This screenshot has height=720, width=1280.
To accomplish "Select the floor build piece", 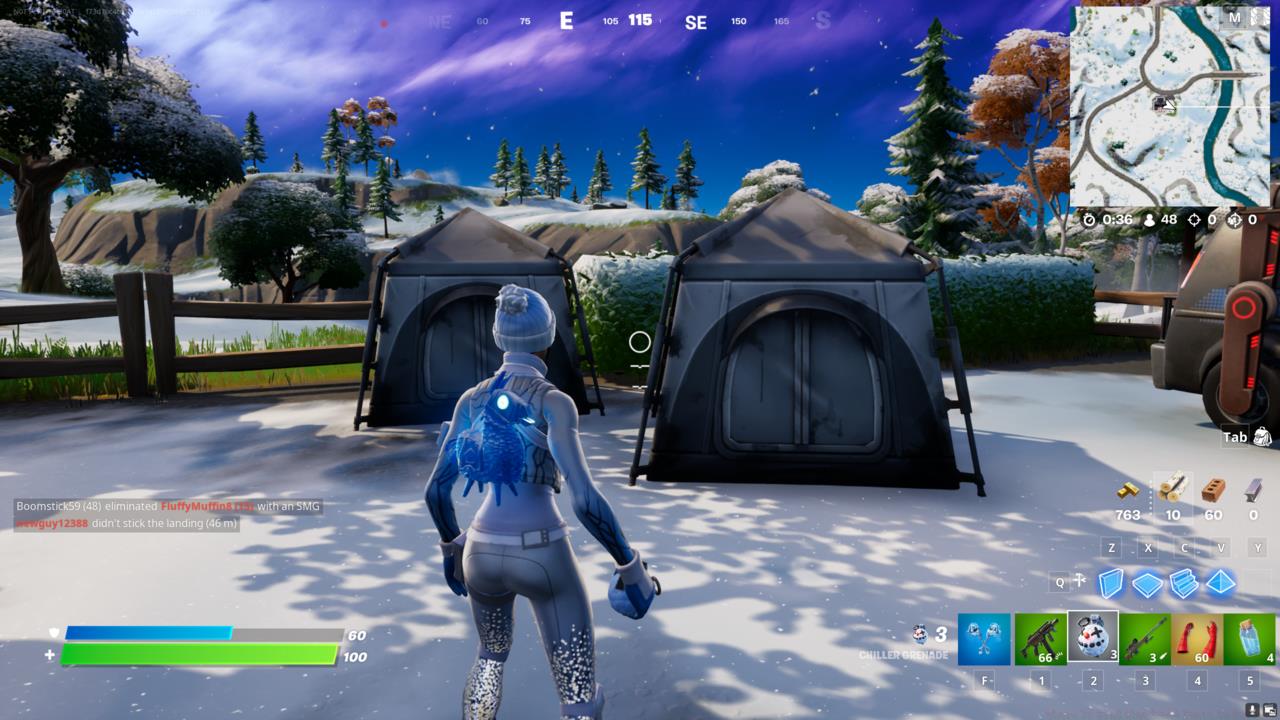I will pos(1147,582).
